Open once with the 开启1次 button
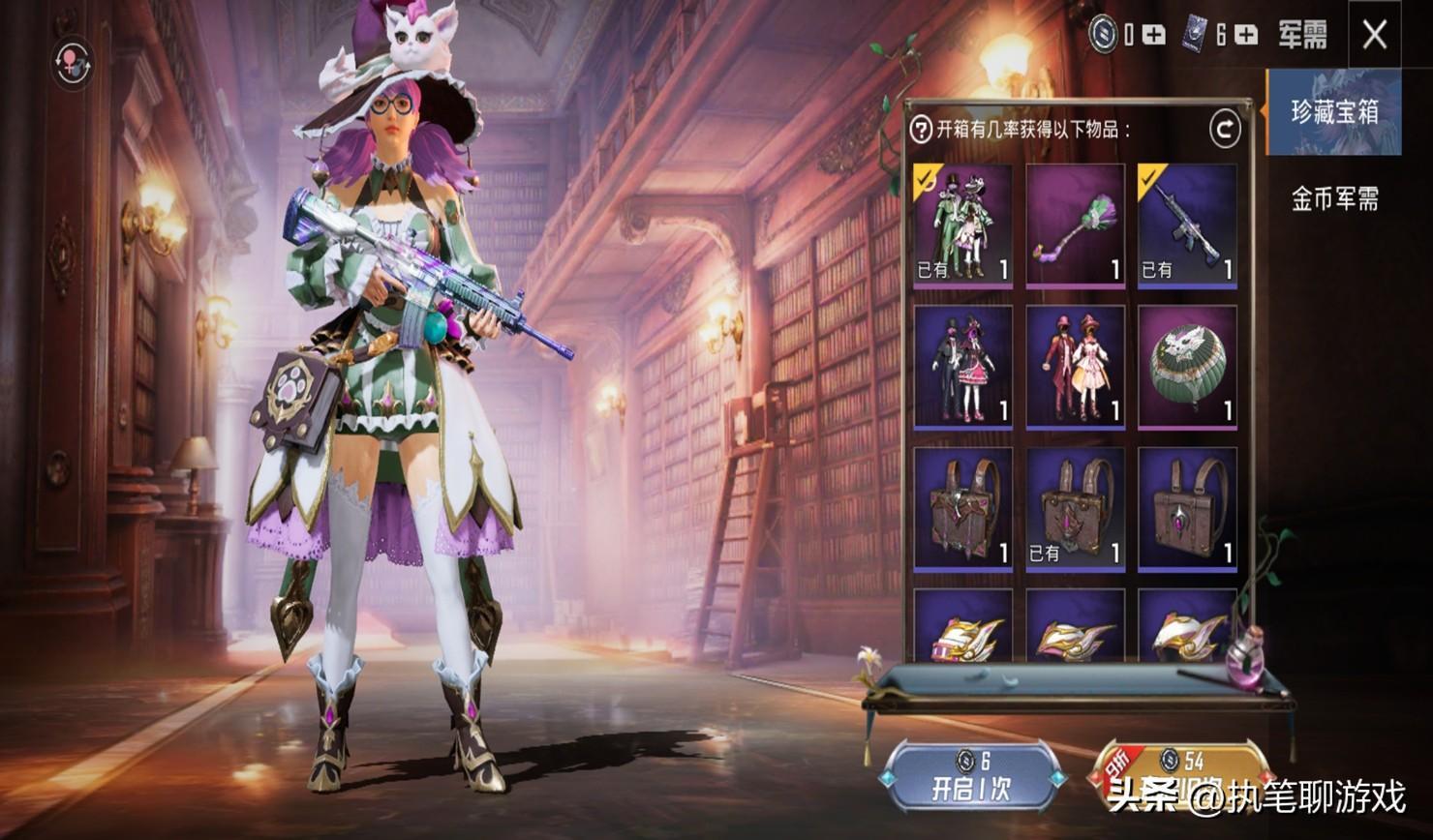This screenshot has width=1433, height=840. tap(971, 776)
